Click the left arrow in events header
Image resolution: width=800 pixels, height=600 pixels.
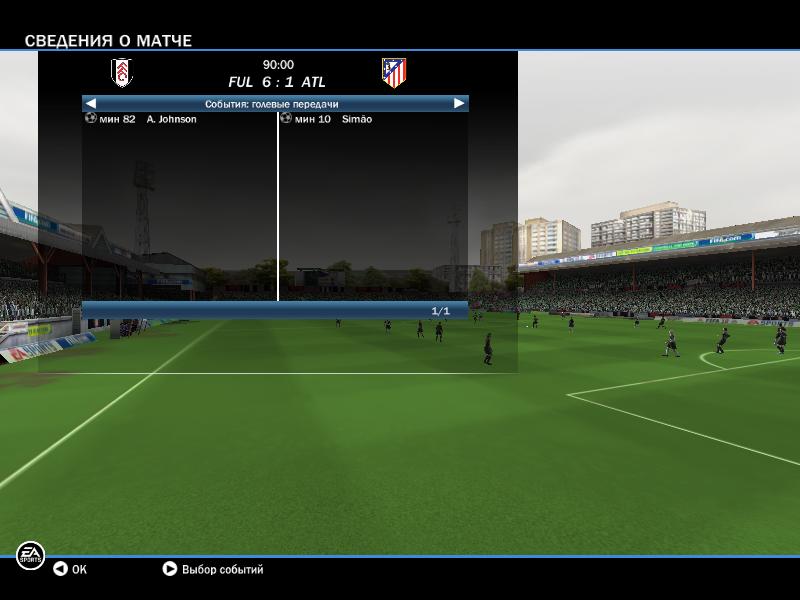pyautogui.click(x=91, y=103)
